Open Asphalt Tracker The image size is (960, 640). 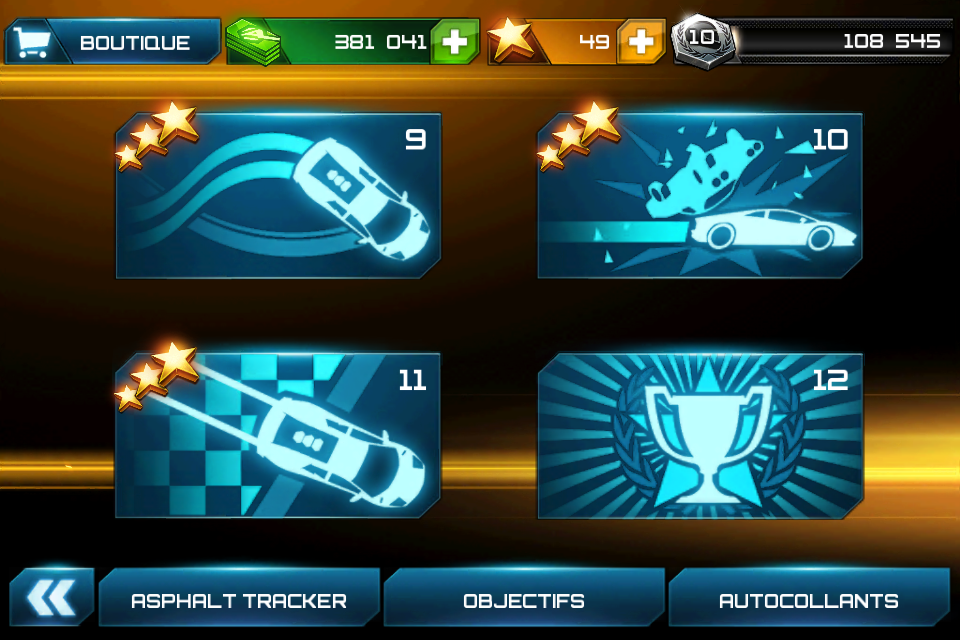pos(239,601)
